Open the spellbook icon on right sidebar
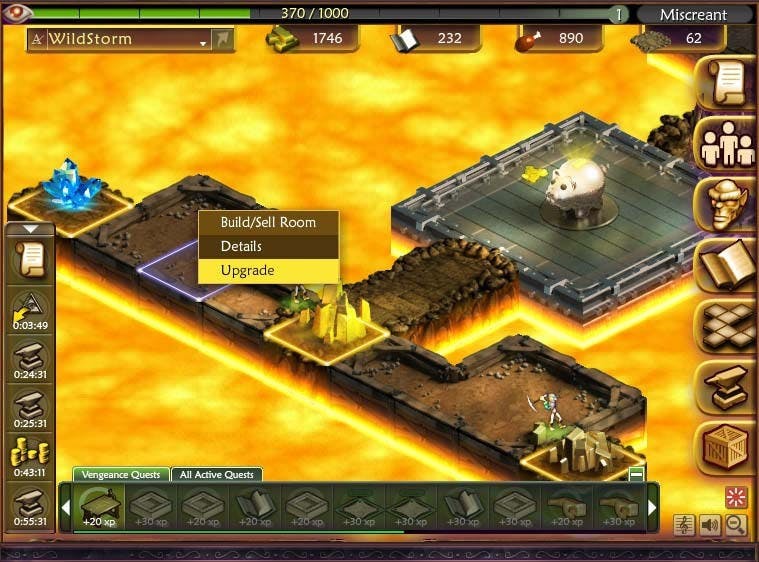The width and height of the screenshot is (759, 562). click(725, 265)
